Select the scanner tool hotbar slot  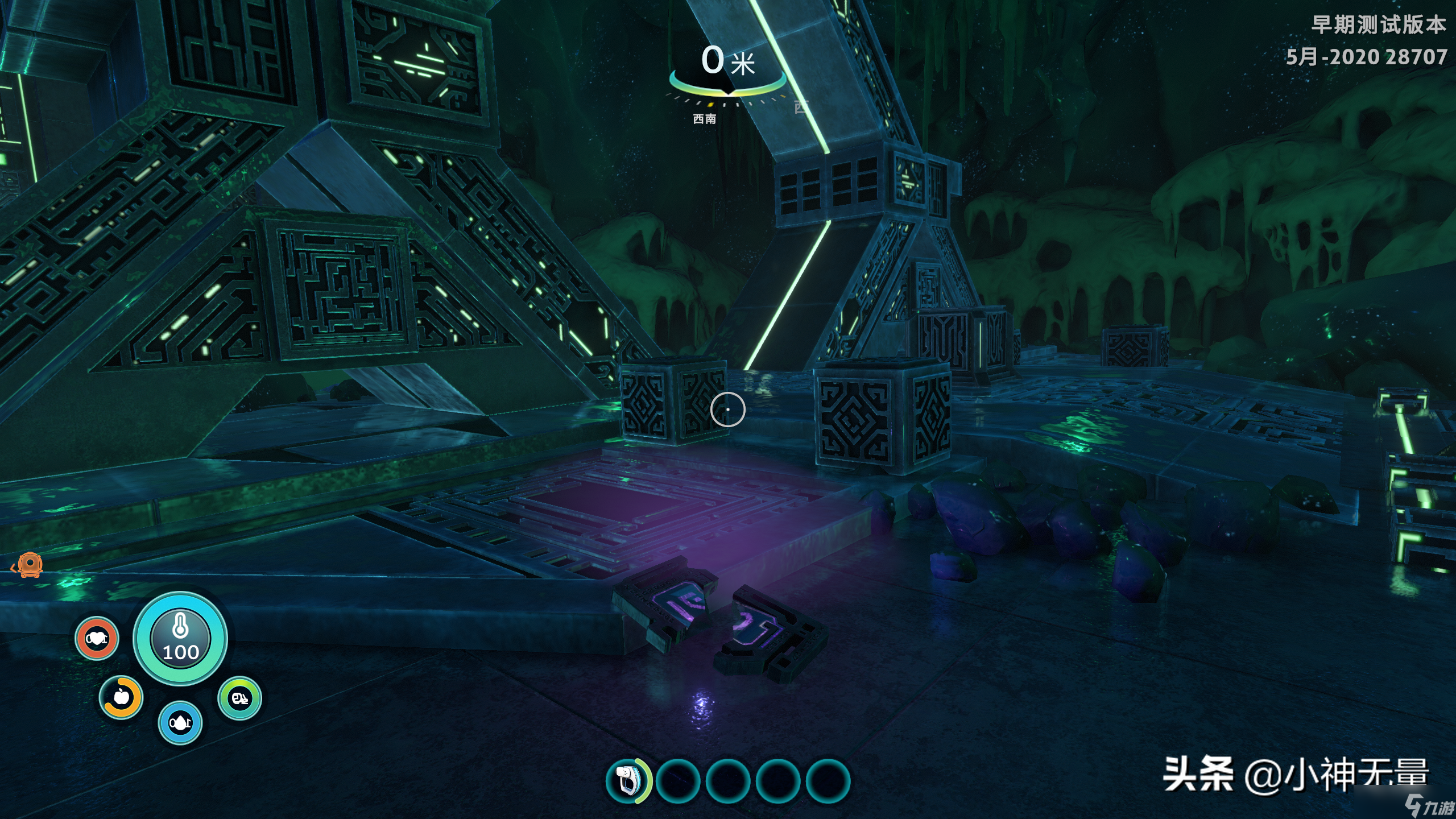628,780
